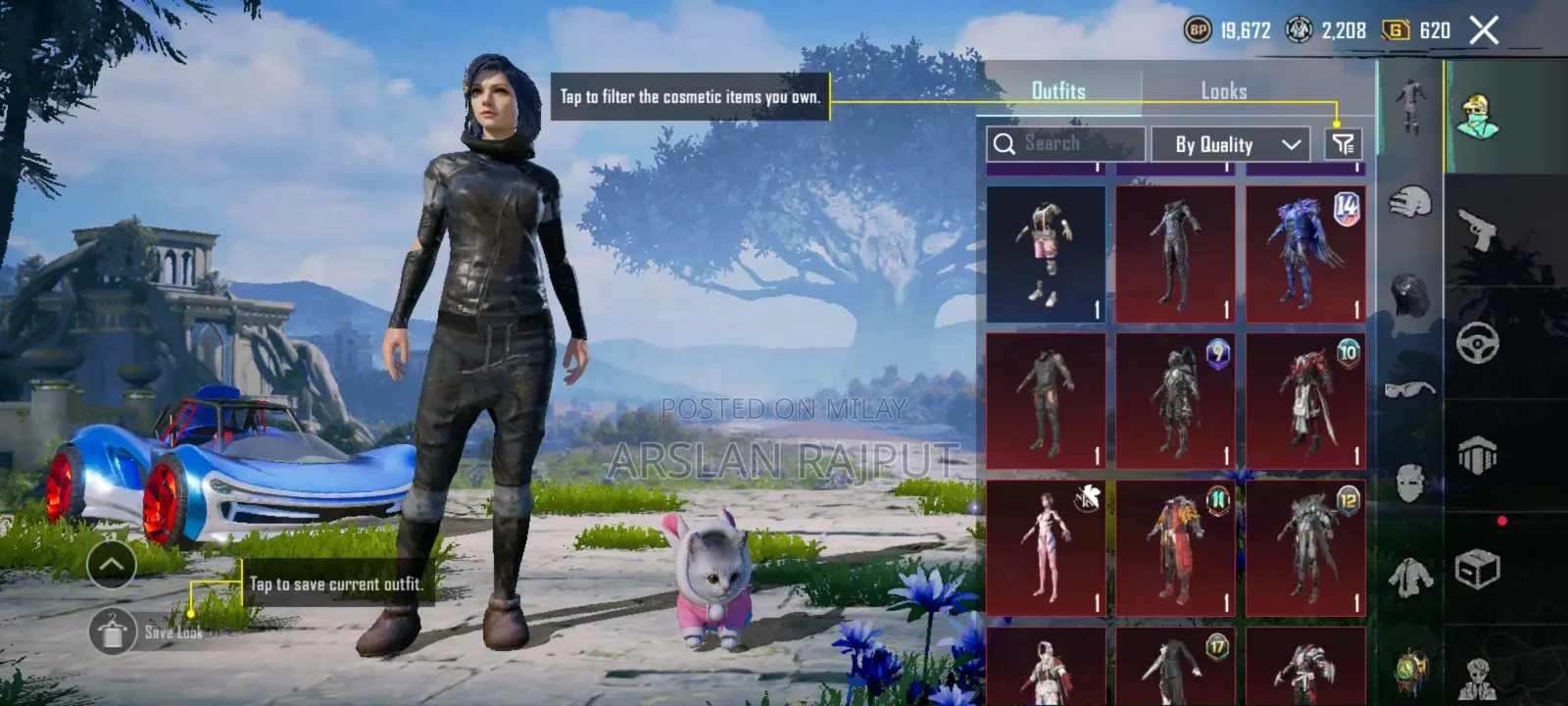
Task: Click the search magnifier in the outfit panel
Action: click(1005, 144)
